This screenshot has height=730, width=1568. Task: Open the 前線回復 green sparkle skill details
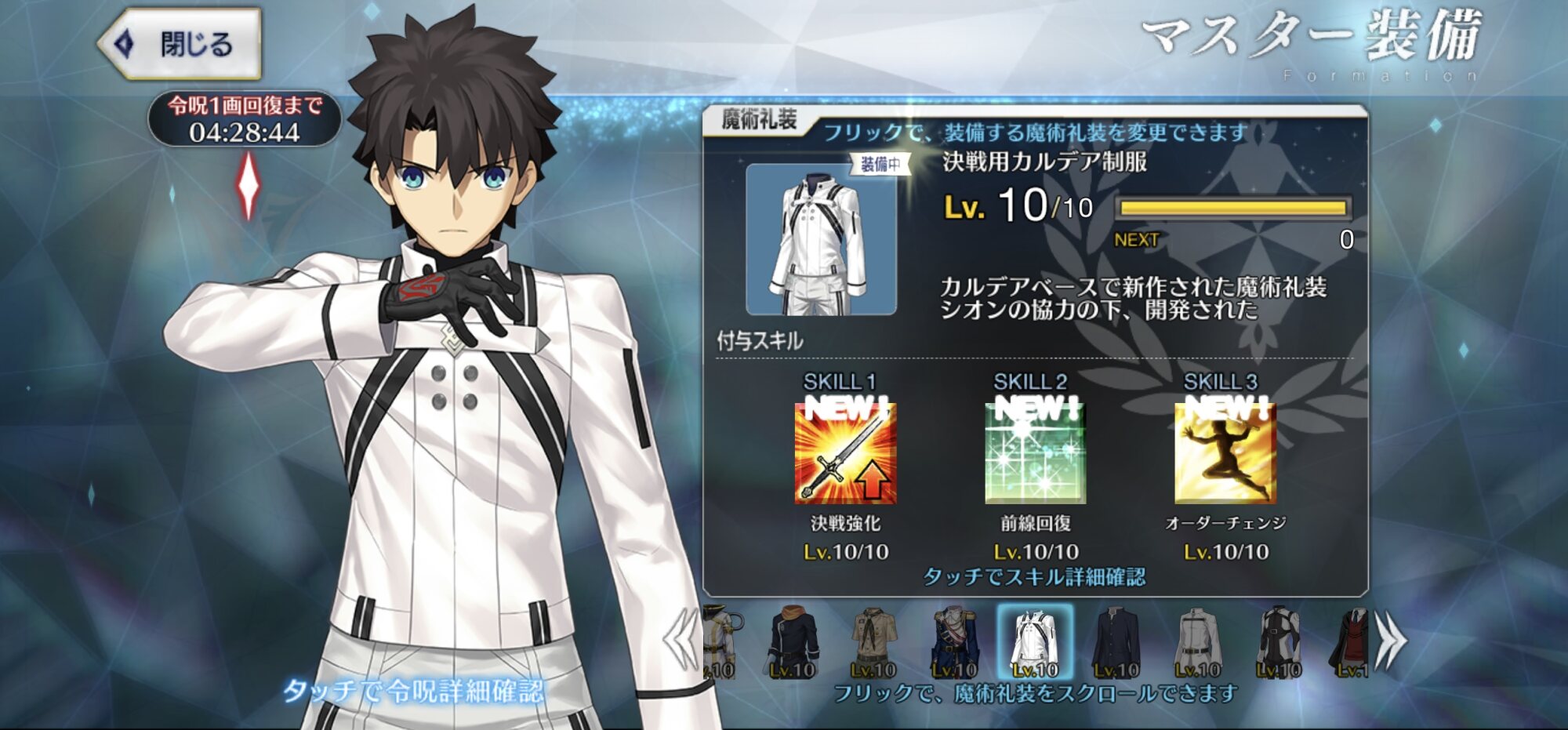pyautogui.click(x=1035, y=454)
